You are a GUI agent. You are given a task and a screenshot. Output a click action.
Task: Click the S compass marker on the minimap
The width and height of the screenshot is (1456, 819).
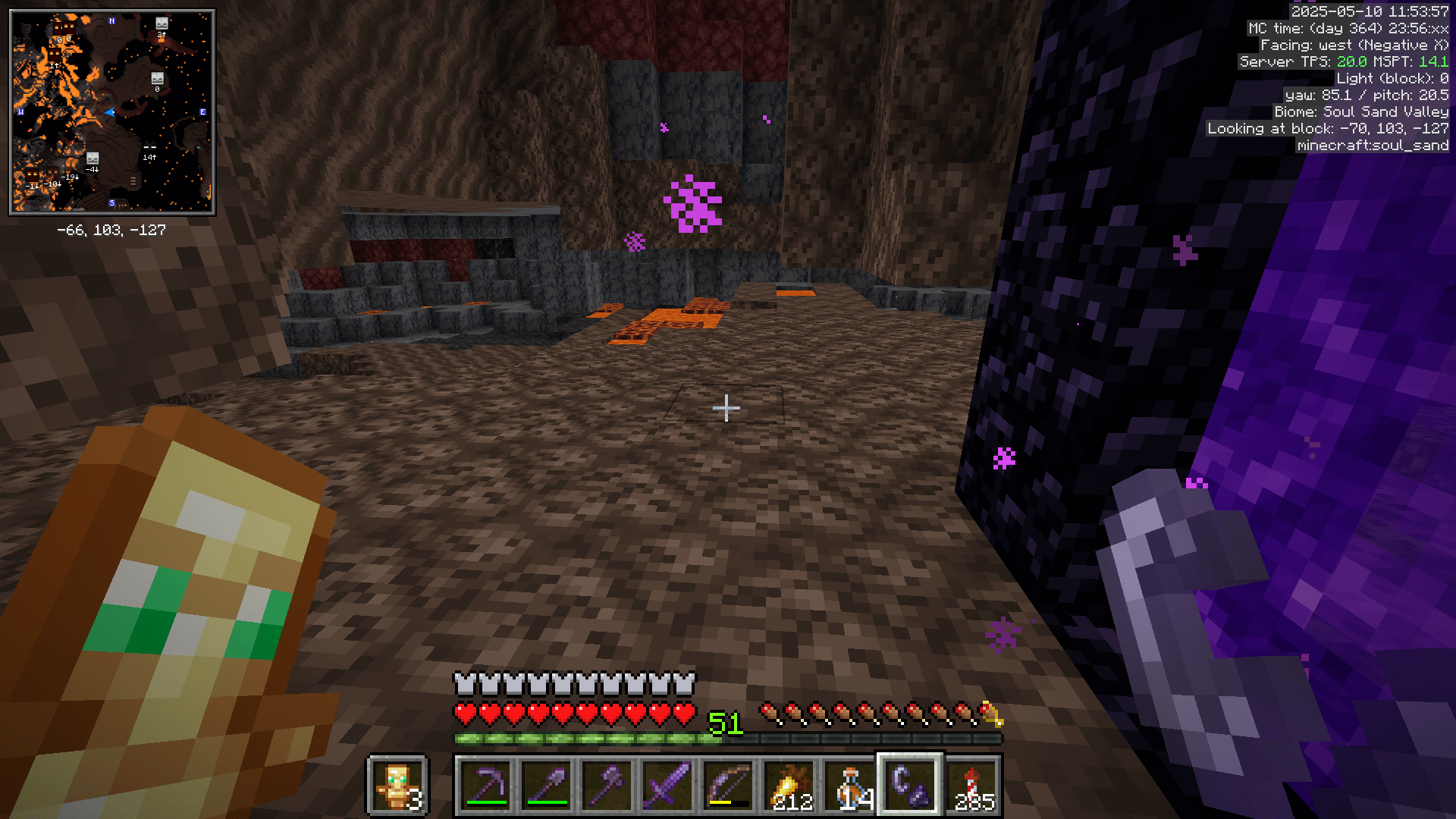tap(111, 203)
